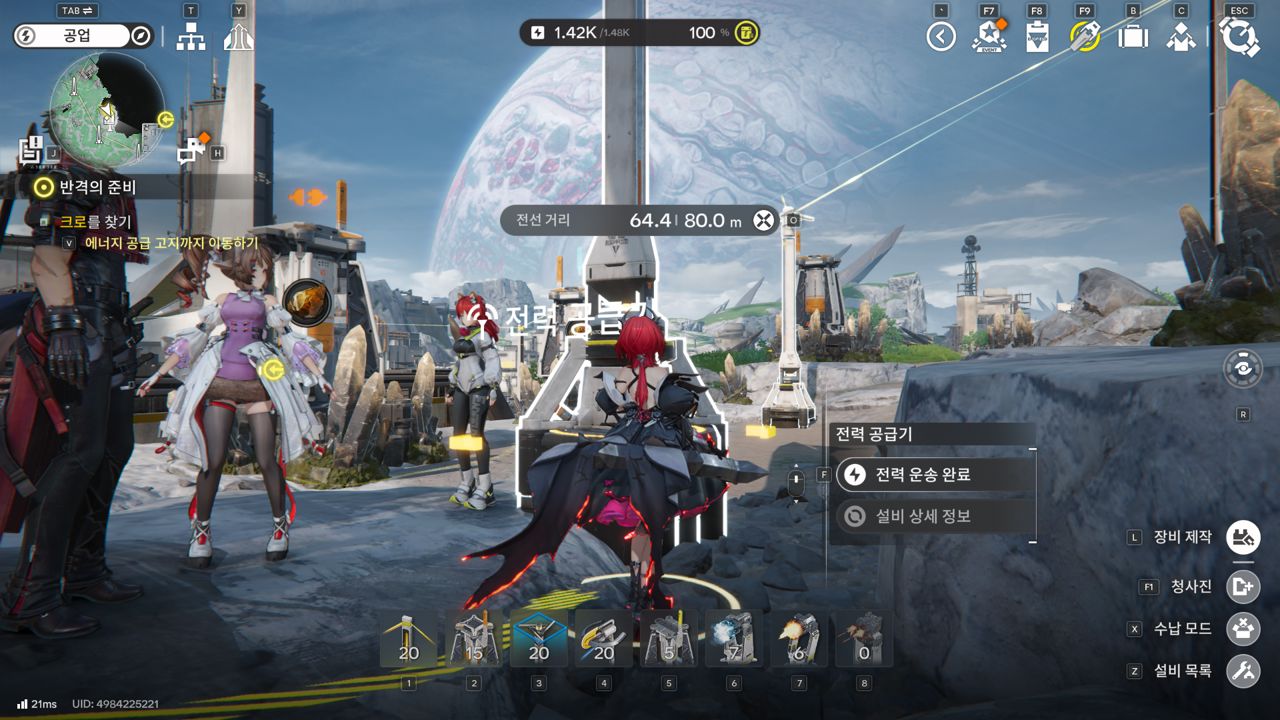The width and height of the screenshot is (1280, 720).
Task: Open the tech tree hierarchy icon
Action: [190, 37]
